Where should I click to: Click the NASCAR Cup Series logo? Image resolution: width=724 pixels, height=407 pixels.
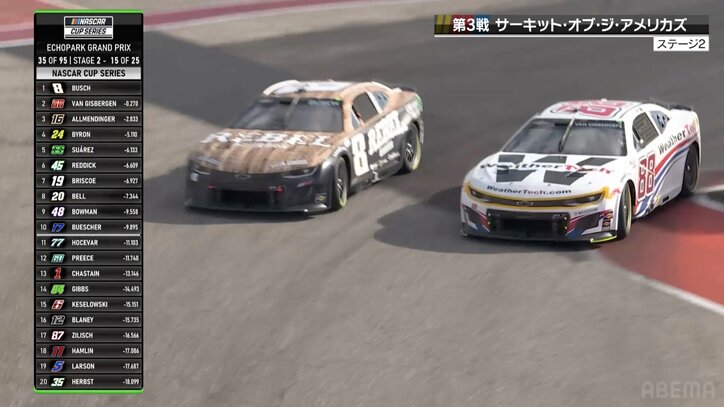(88, 27)
